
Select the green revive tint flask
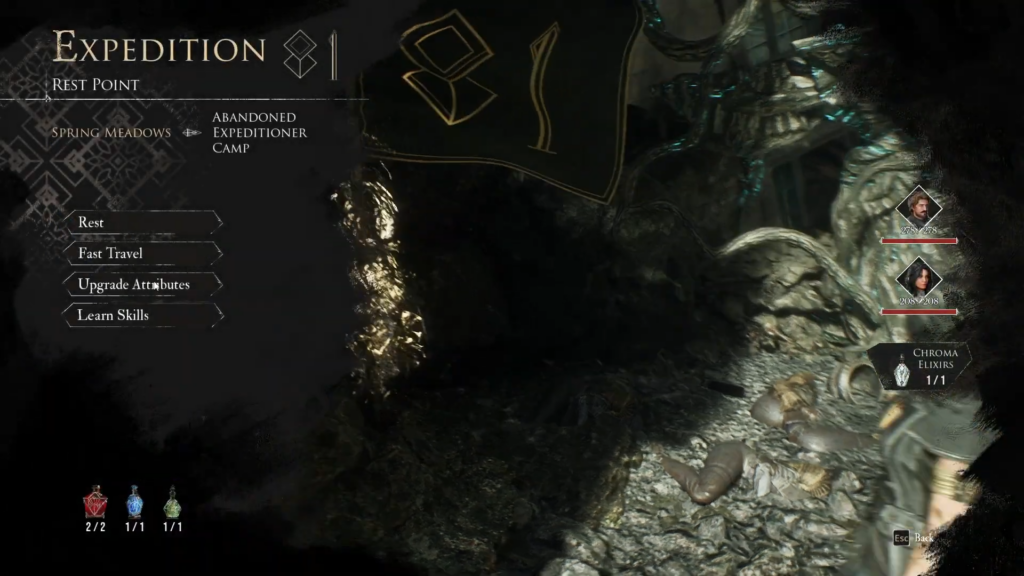[x=172, y=503]
